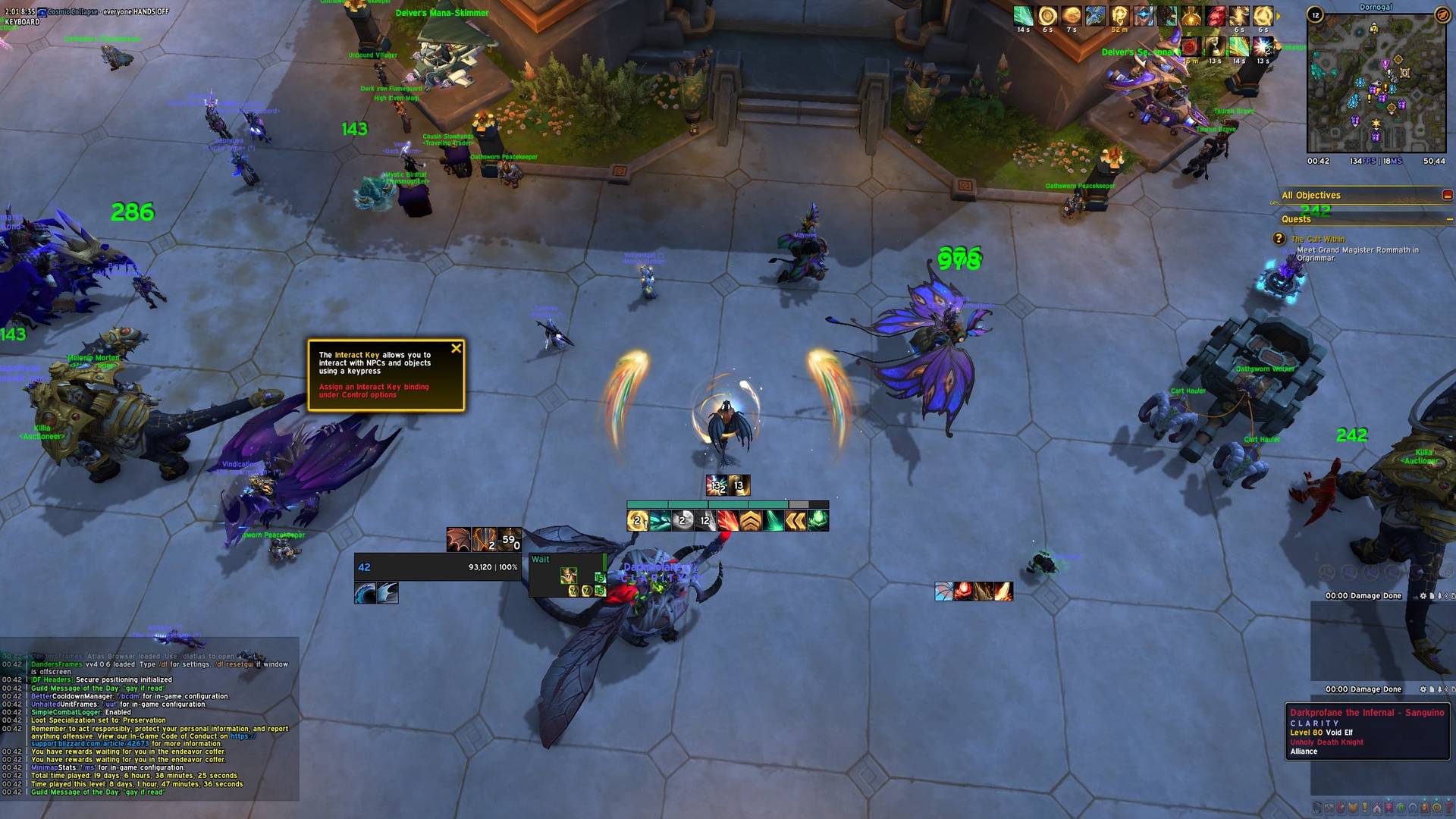
Task: Click the 52-minute golden buff icon
Action: 1119,16
